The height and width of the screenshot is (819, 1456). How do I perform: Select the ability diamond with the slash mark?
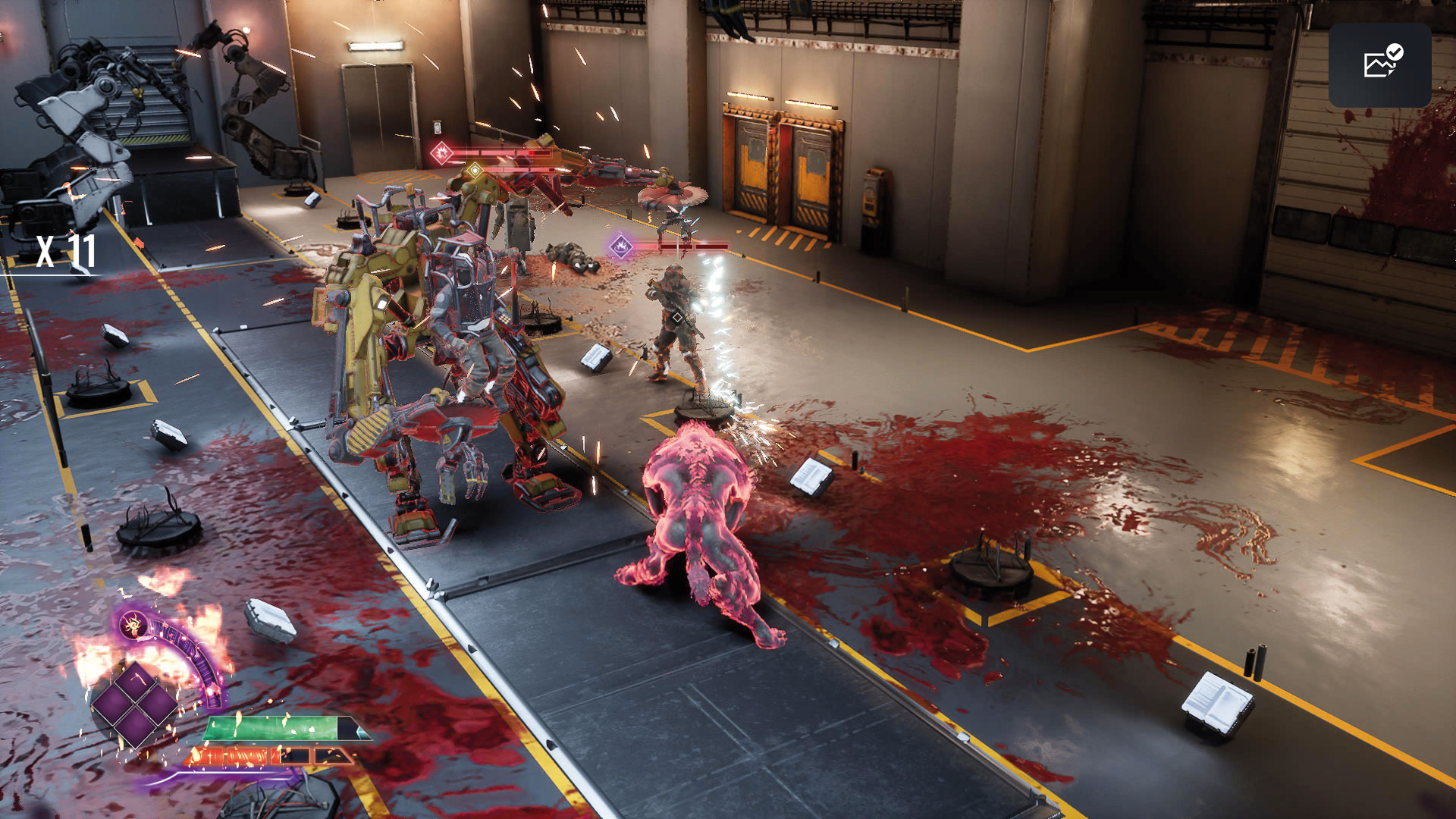136,680
